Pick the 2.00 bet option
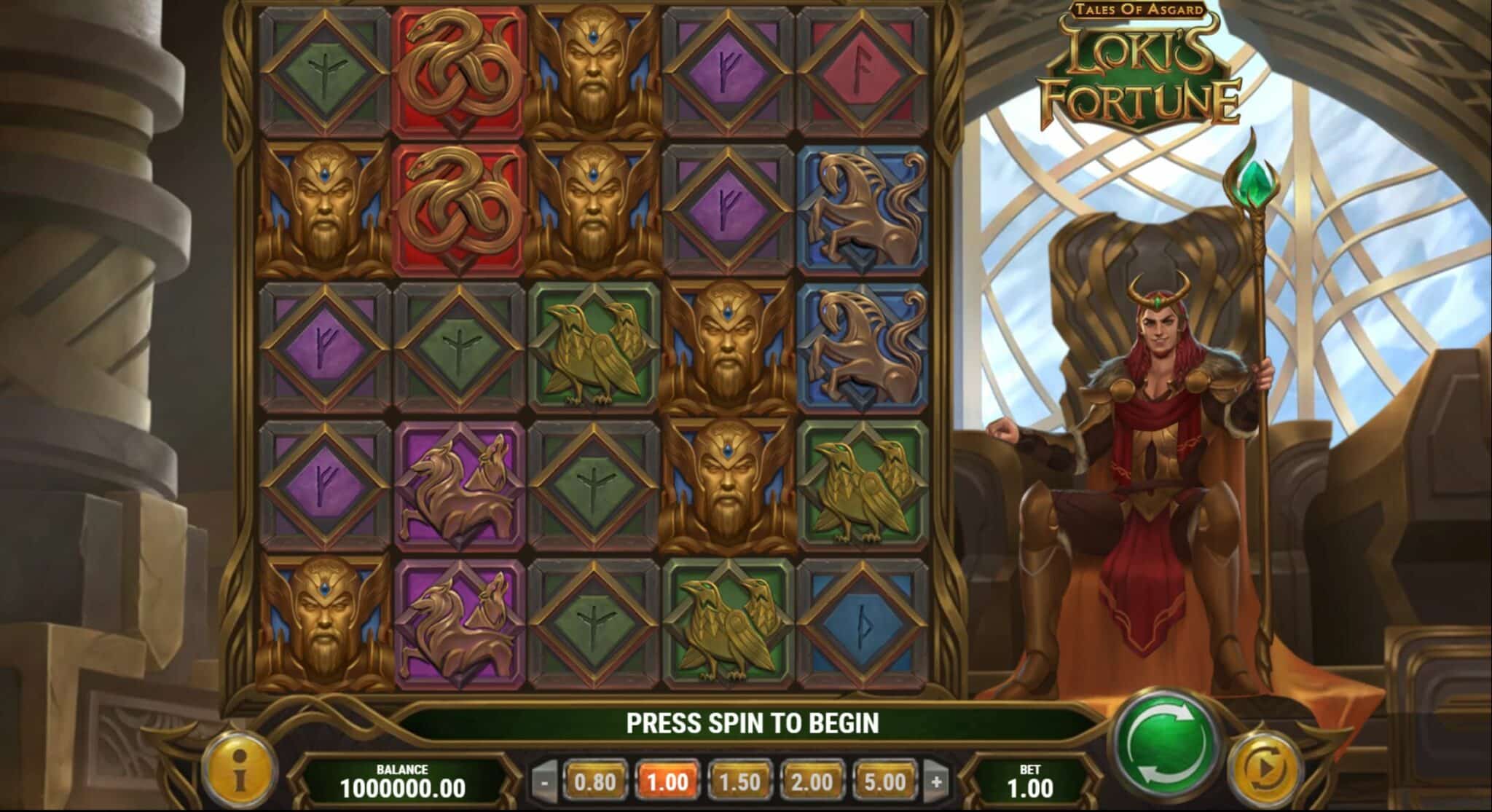 coord(812,782)
